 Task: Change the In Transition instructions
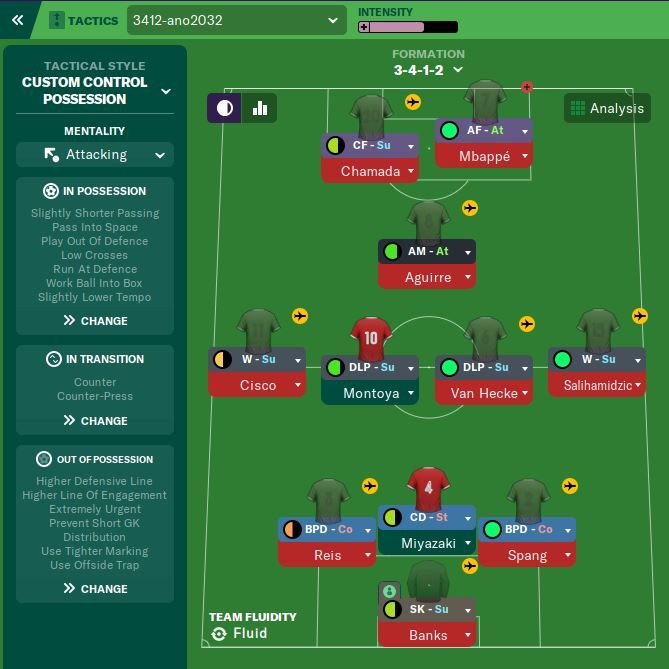95,421
